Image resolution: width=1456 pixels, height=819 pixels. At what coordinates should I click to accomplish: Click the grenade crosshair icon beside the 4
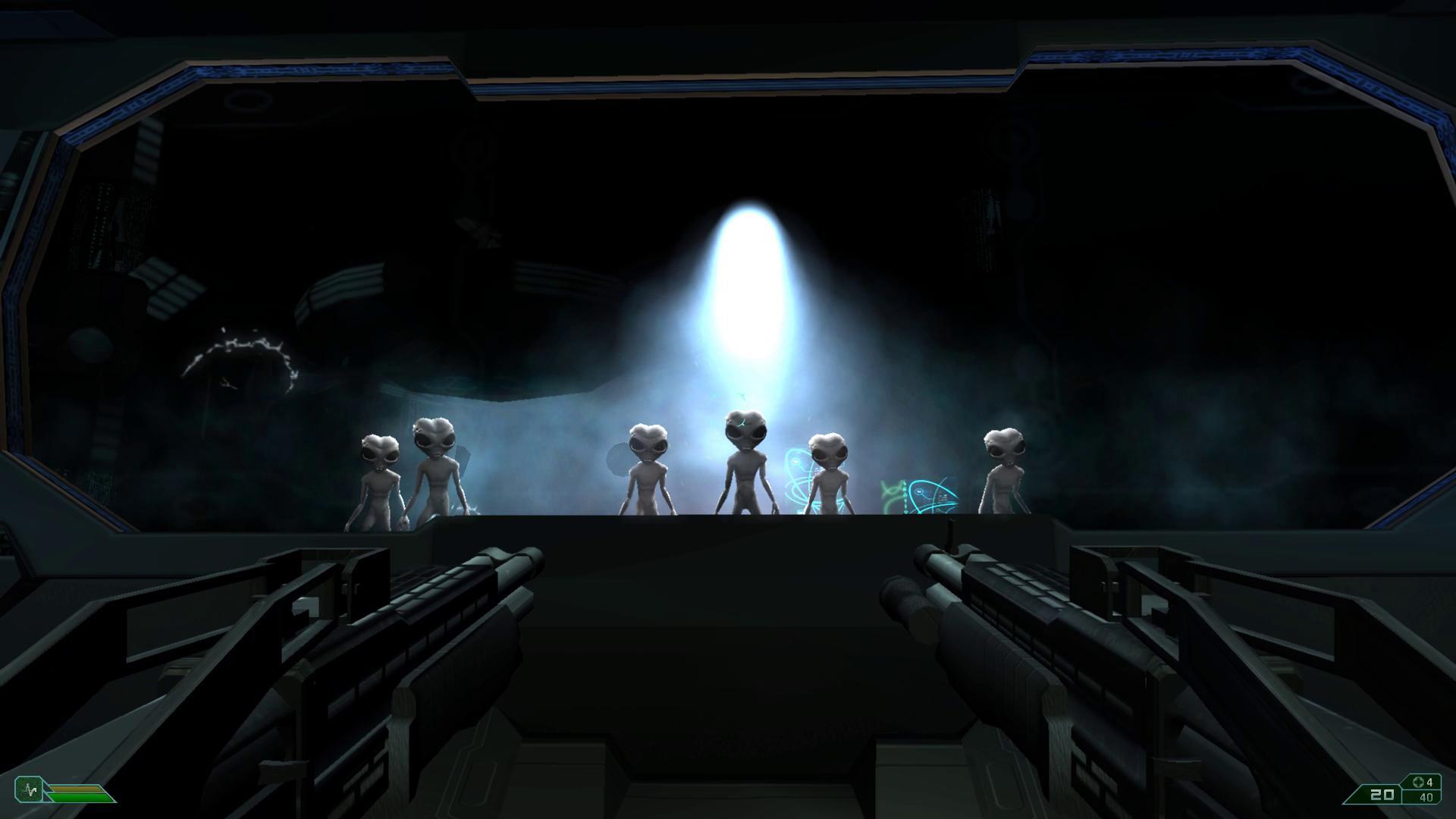click(1417, 782)
